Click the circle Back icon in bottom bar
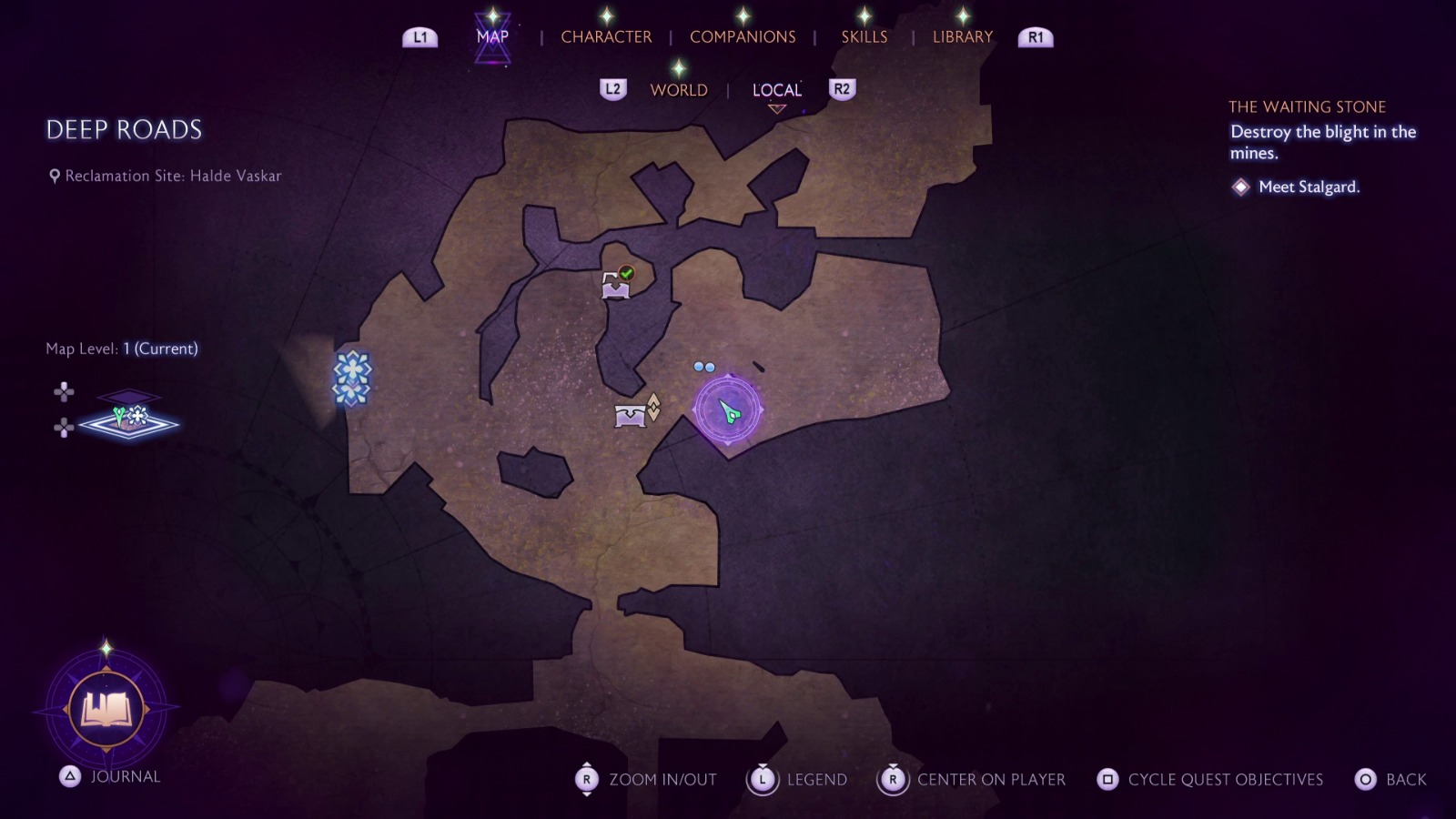Screen dimensions: 1456x819 click(1366, 780)
